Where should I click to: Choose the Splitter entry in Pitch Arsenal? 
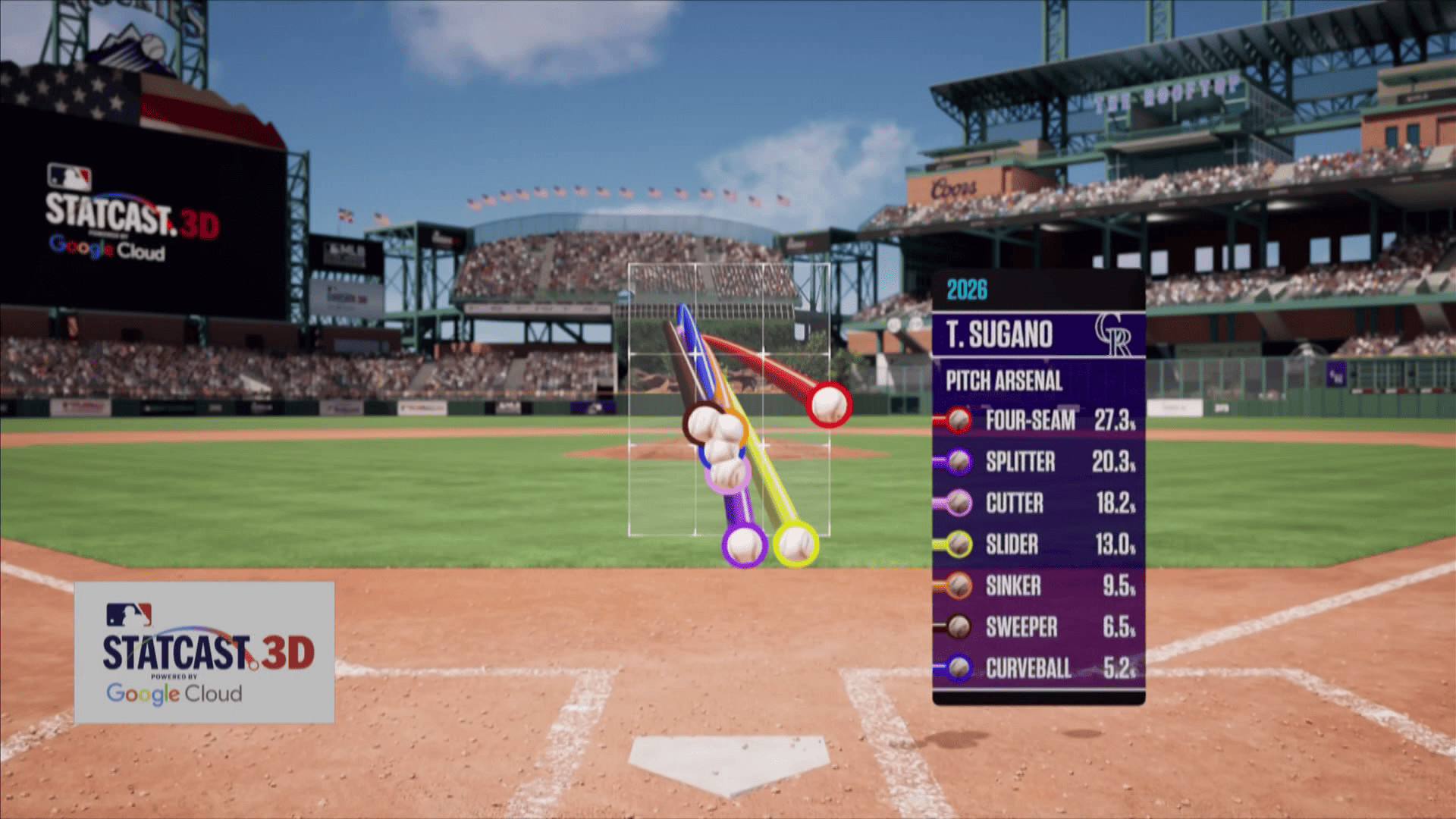[x=1037, y=462]
